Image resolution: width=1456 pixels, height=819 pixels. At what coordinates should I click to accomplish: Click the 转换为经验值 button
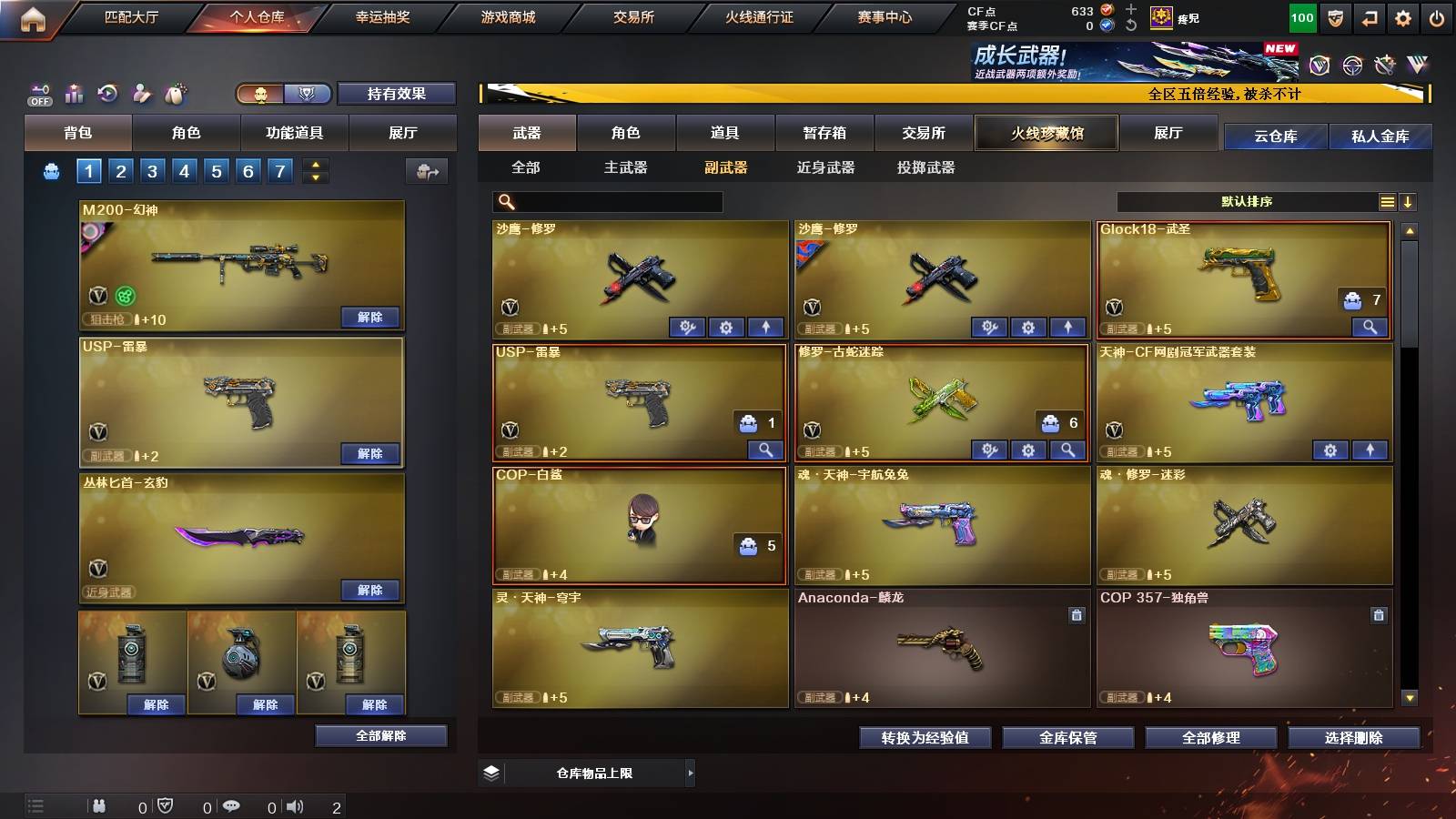point(925,738)
